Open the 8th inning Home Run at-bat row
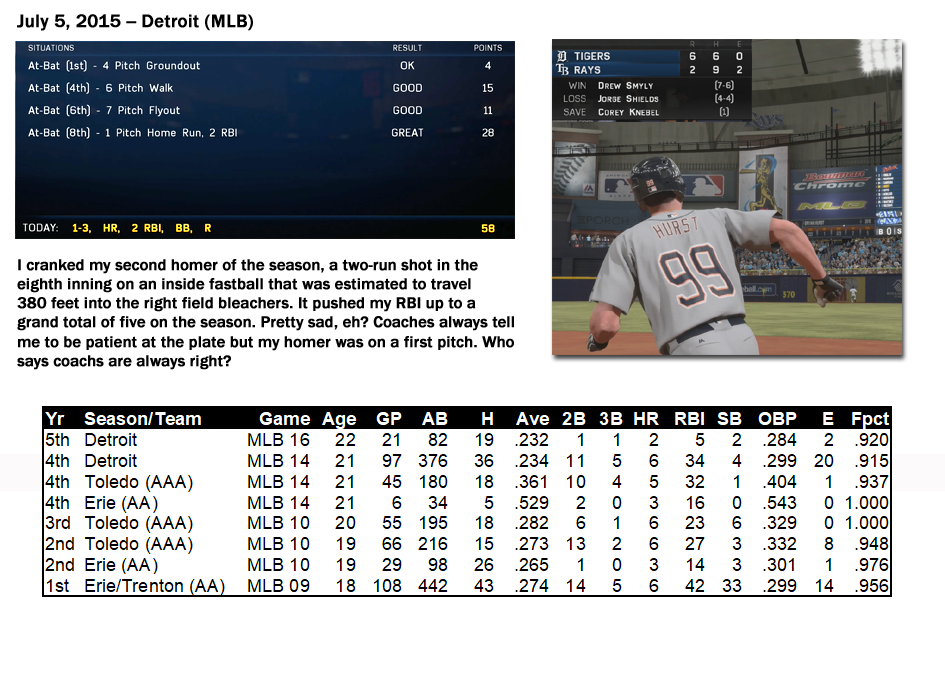This screenshot has width=945, height=680. click(264, 132)
